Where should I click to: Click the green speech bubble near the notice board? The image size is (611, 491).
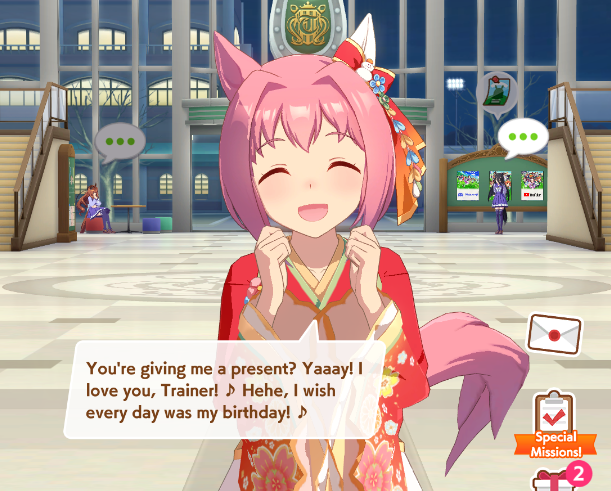click(523, 137)
